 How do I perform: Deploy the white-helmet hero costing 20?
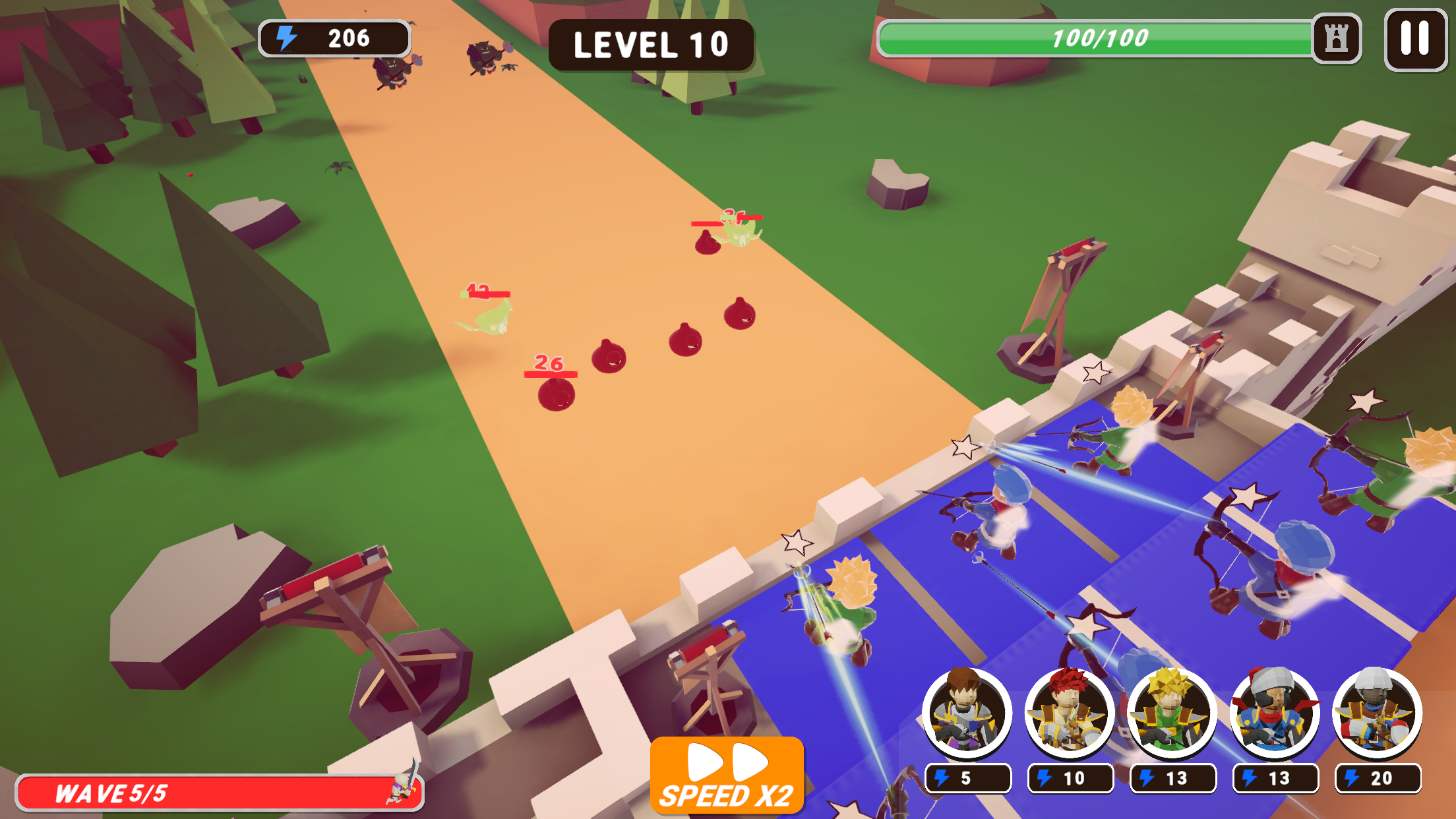[x=1377, y=713]
